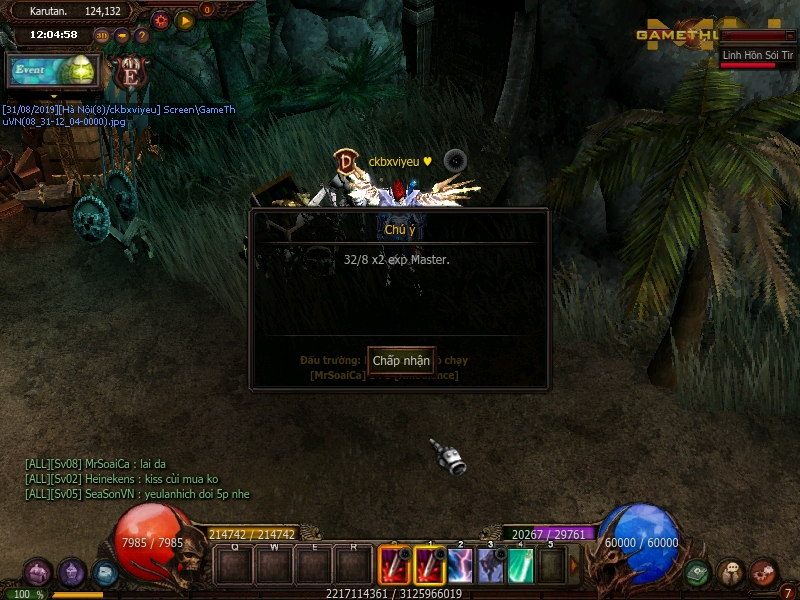Open the purple chest inventory icon
This screenshot has height=600, width=800.
click(38, 573)
